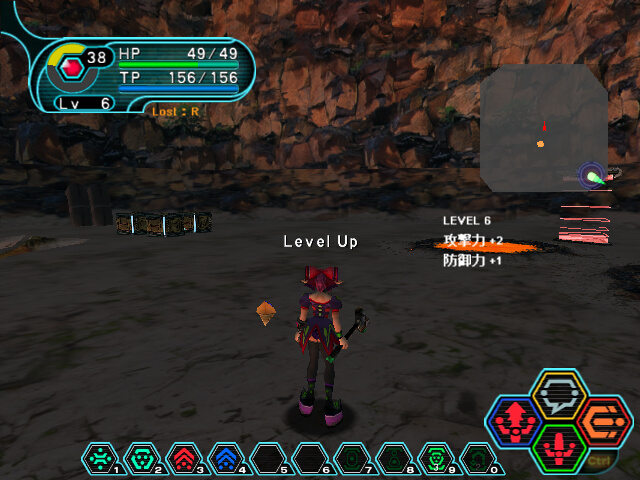This screenshot has width=640, height=480.
Task: Select the cyan icon in hotbar slot 1
Action: pyautogui.click(x=99, y=457)
